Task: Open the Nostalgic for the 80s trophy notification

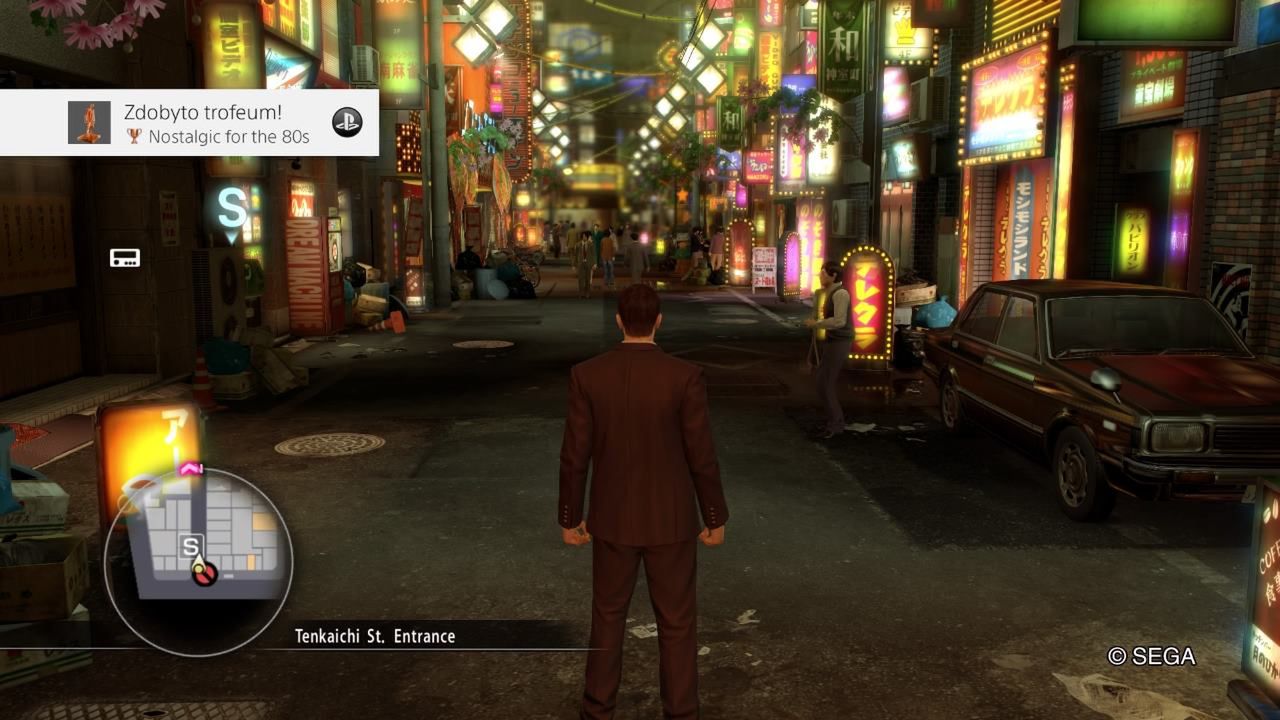Action: (x=218, y=123)
